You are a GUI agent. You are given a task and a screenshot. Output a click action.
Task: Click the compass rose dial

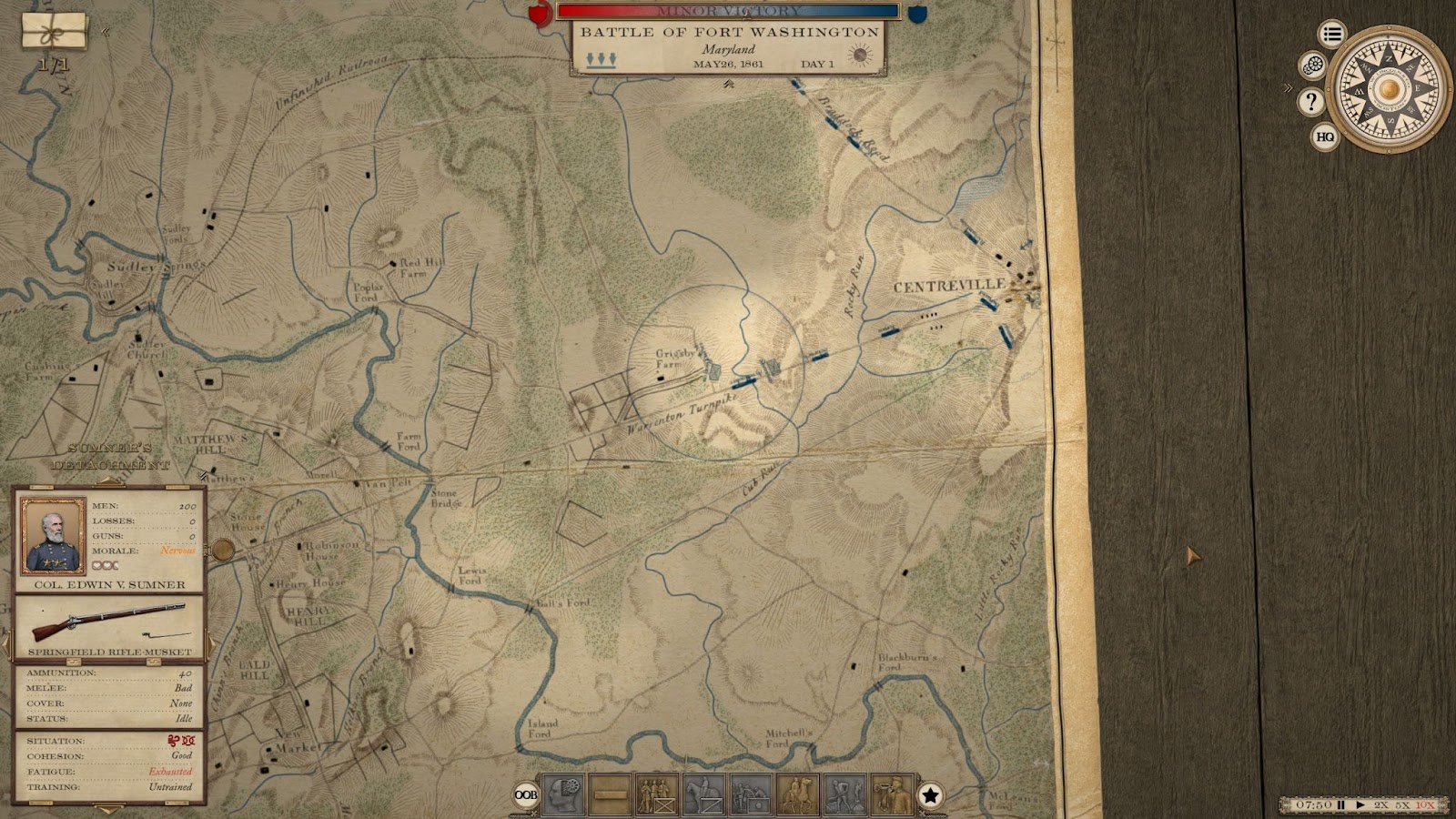click(1388, 89)
